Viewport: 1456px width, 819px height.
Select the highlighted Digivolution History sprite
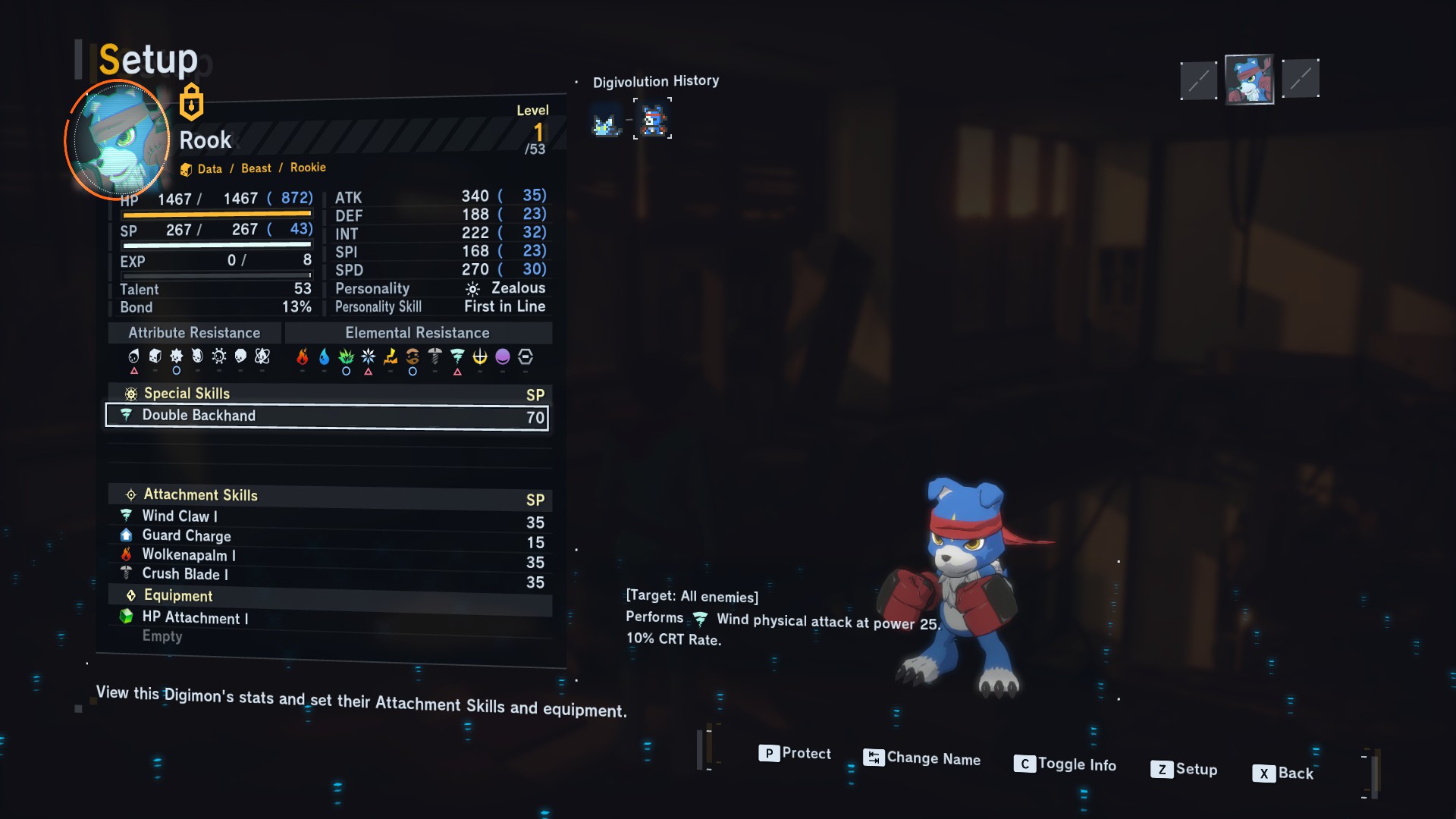click(x=653, y=120)
